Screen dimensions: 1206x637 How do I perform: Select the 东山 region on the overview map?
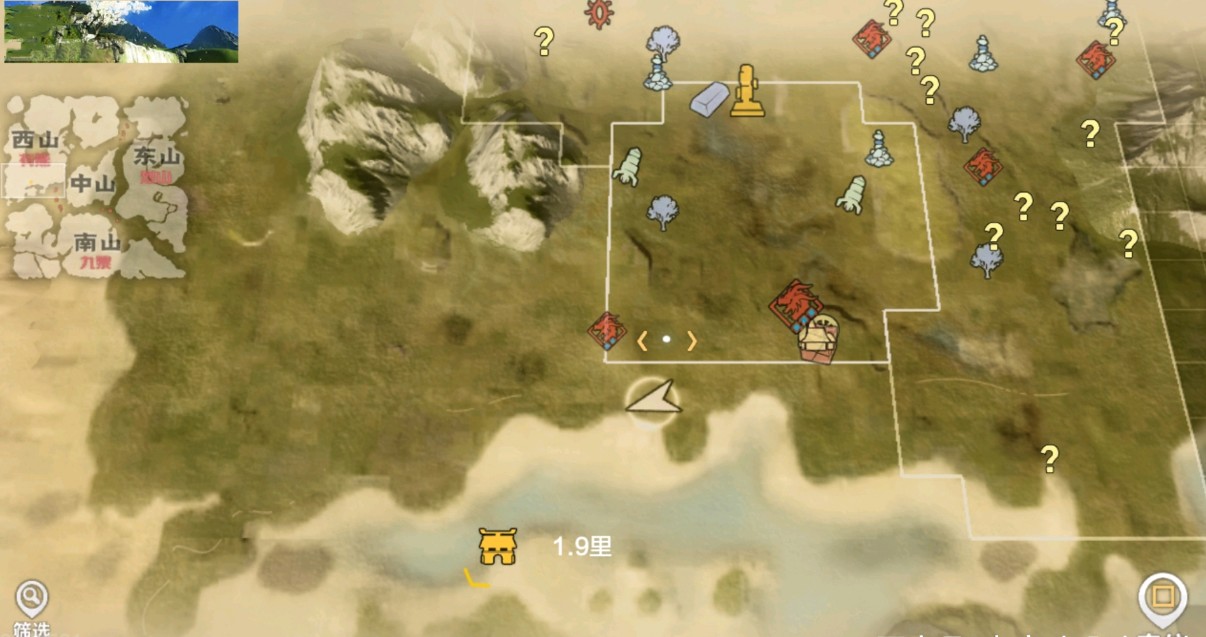[155, 158]
